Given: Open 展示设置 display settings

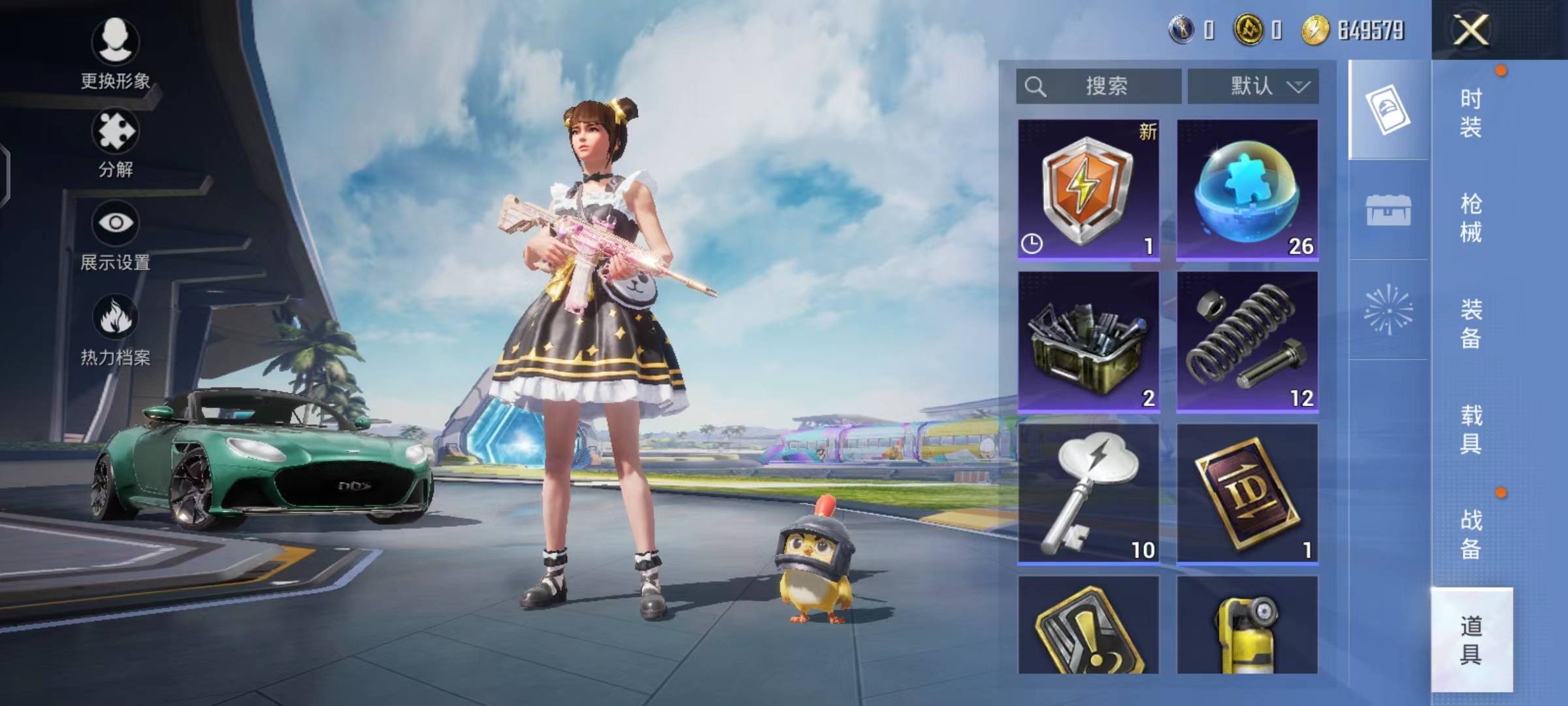Looking at the screenshot, I should 115,235.
